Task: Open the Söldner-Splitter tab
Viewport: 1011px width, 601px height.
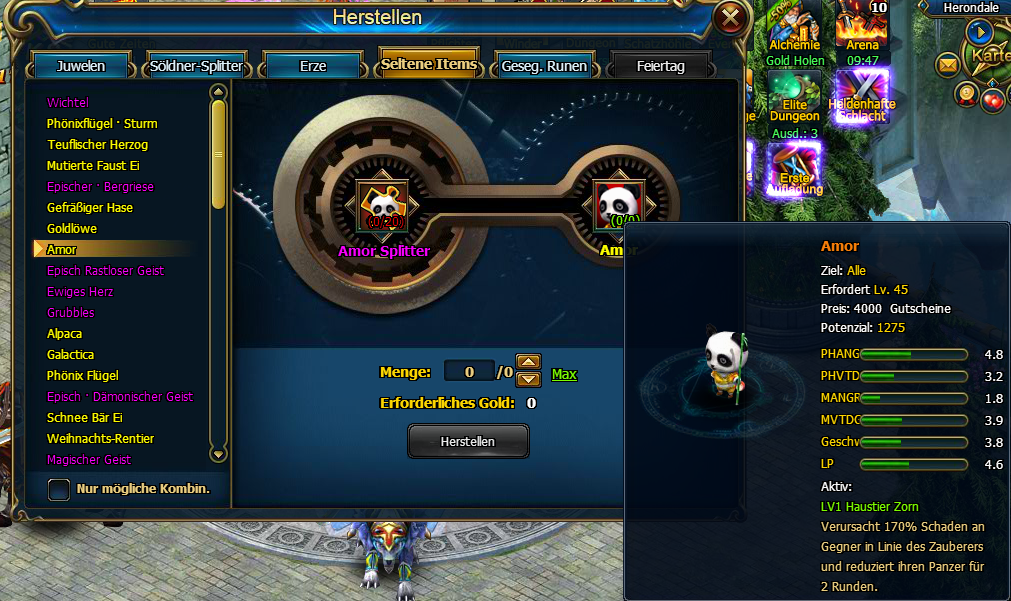Action: click(x=196, y=67)
